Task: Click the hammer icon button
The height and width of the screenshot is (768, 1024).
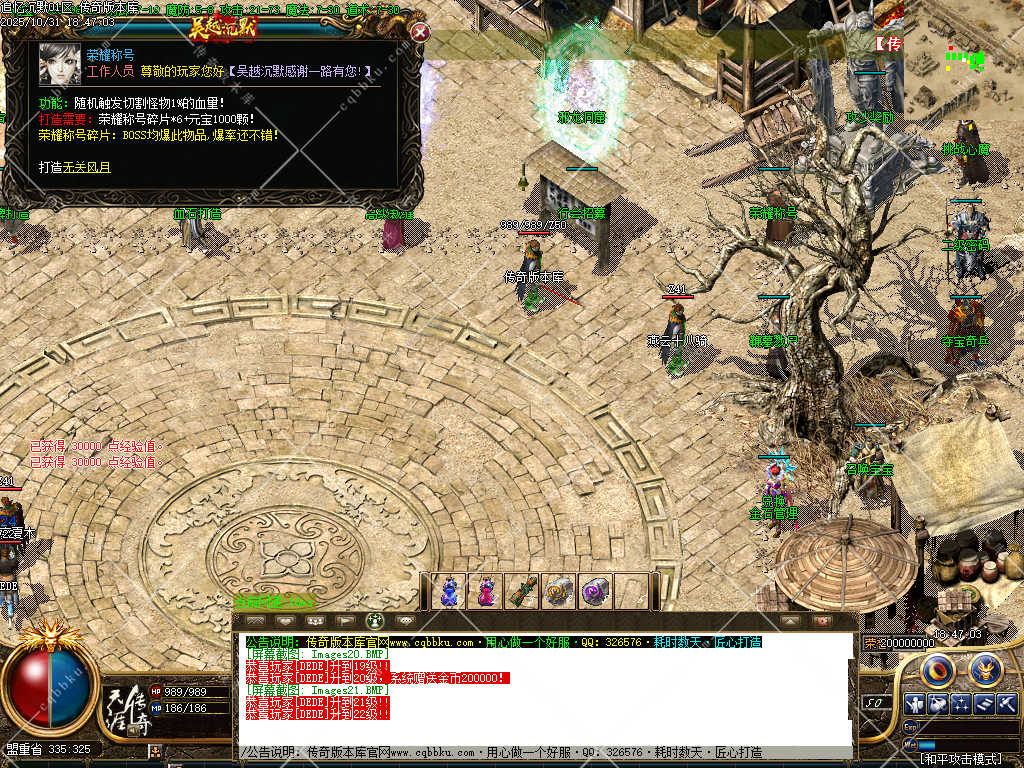Action: (1006, 703)
